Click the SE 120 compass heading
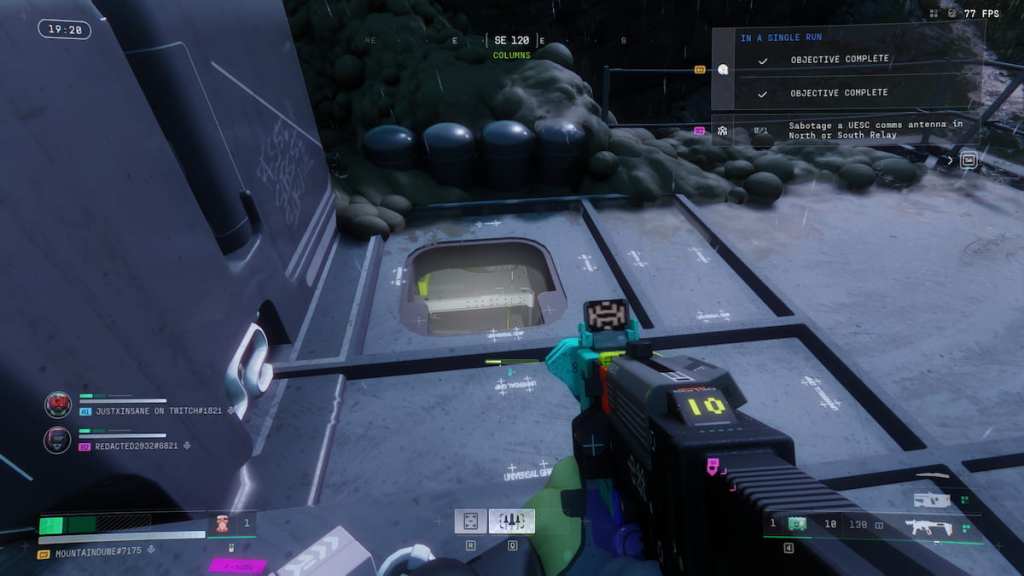Screen dimensions: 1024x576 coord(512,41)
